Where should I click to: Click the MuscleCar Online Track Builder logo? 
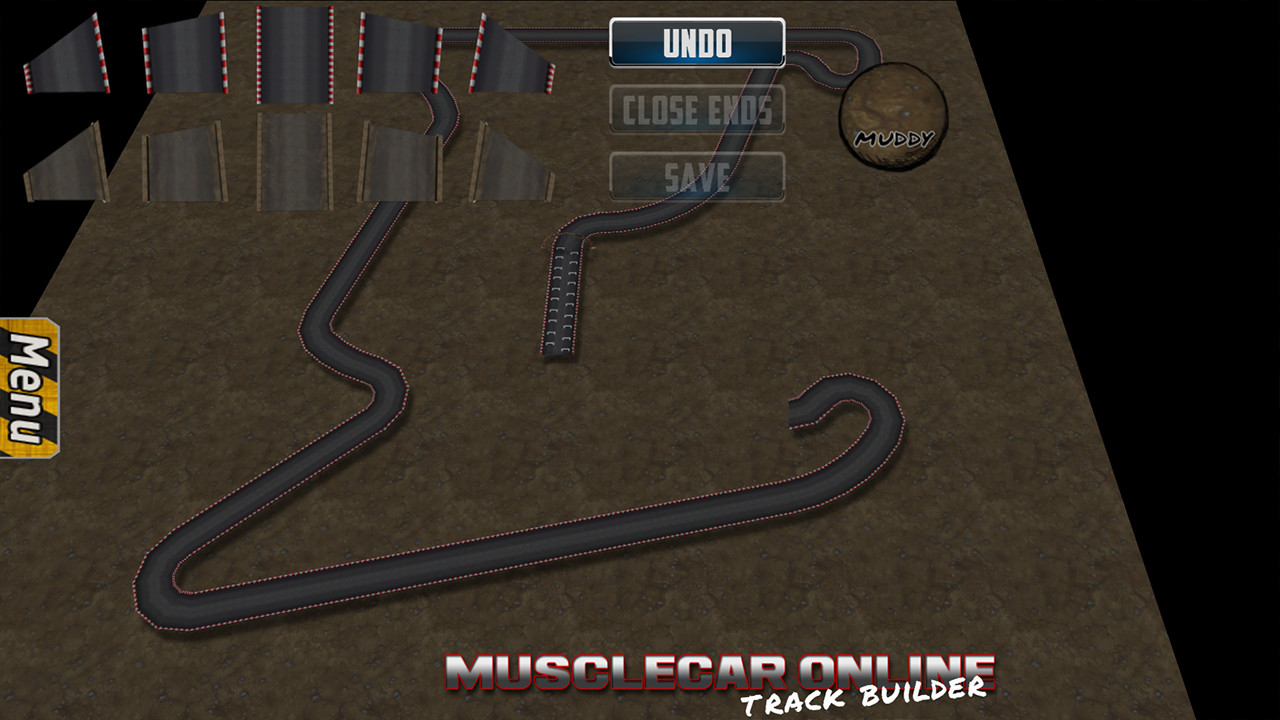(715, 677)
